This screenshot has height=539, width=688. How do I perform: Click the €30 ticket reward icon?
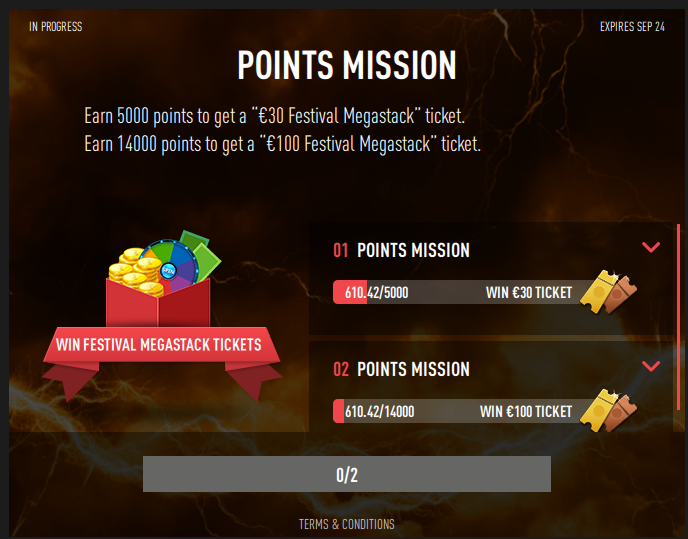click(x=607, y=290)
